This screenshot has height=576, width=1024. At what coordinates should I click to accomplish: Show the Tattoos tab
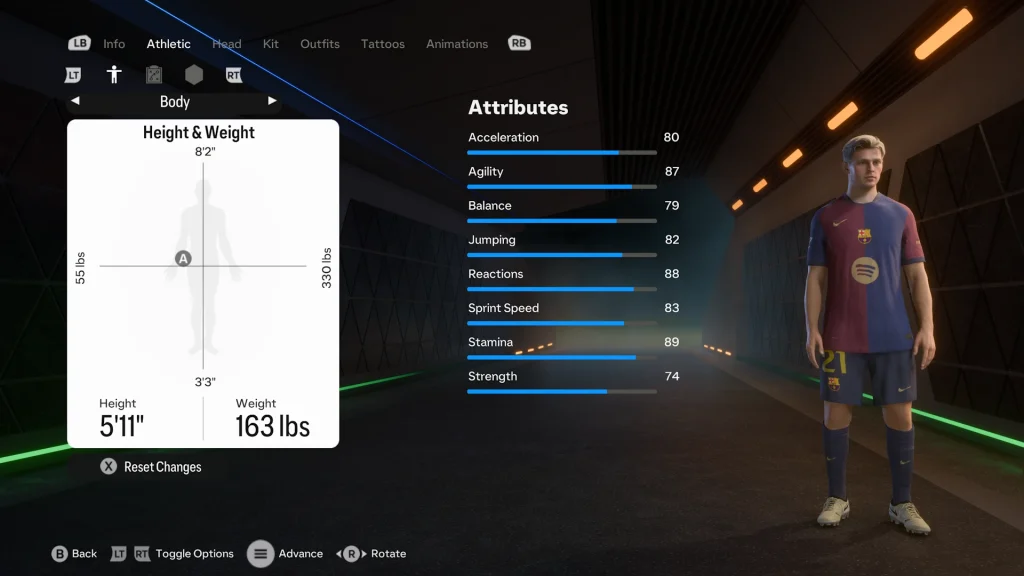(x=383, y=44)
